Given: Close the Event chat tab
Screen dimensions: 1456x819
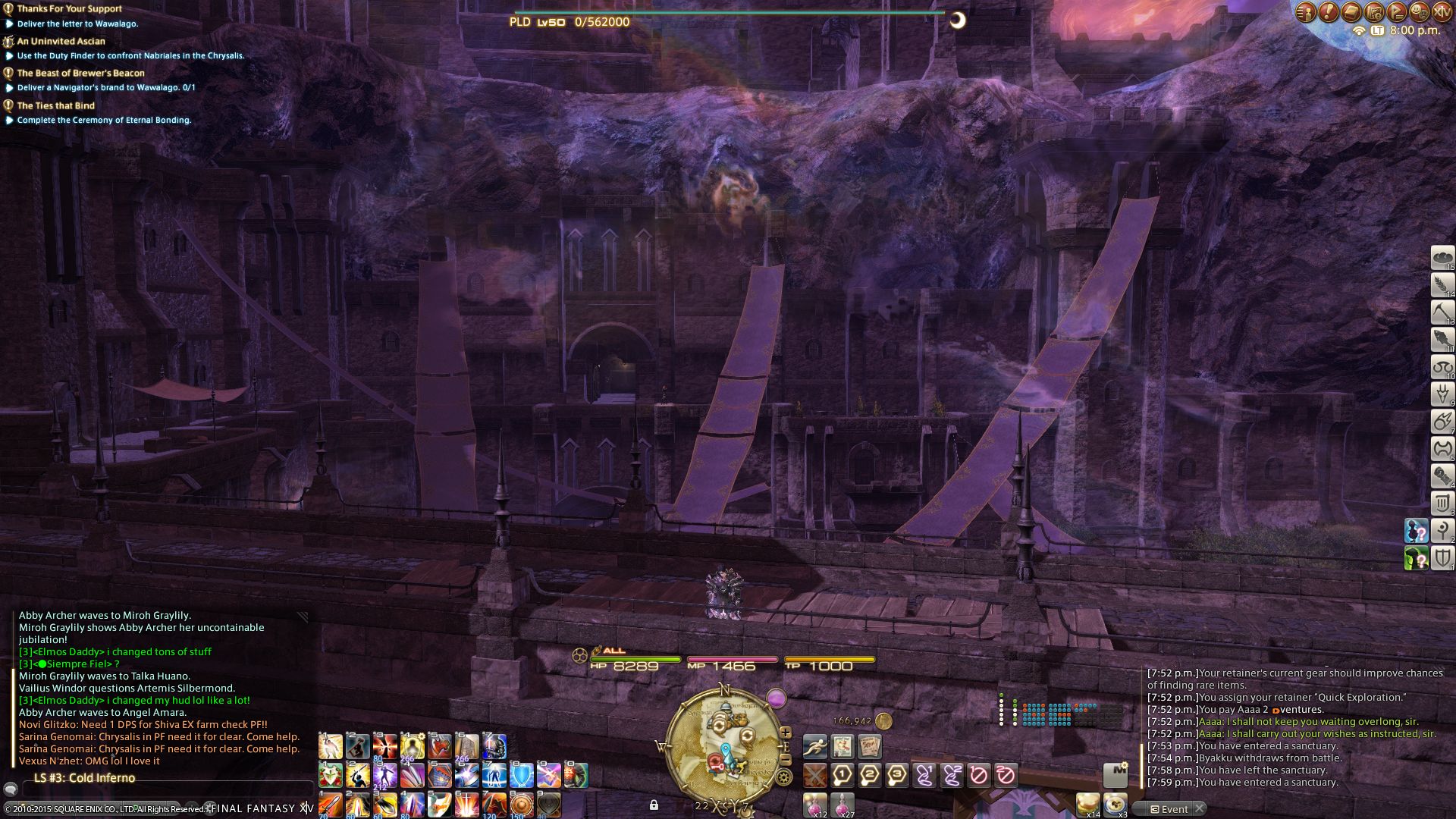Looking at the screenshot, I should tap(1200, 809).
